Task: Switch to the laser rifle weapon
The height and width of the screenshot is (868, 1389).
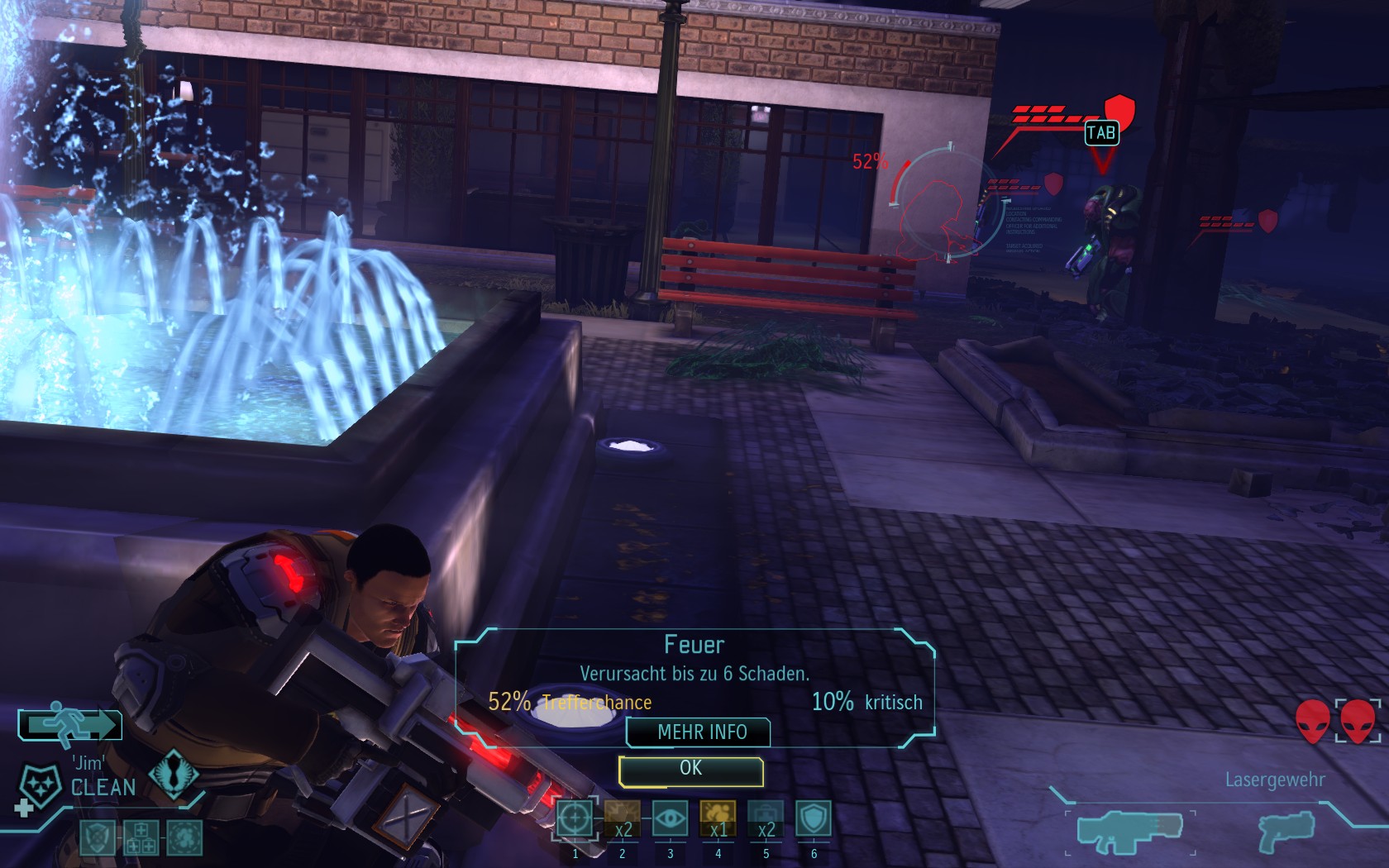Action: click(1129, 832)
